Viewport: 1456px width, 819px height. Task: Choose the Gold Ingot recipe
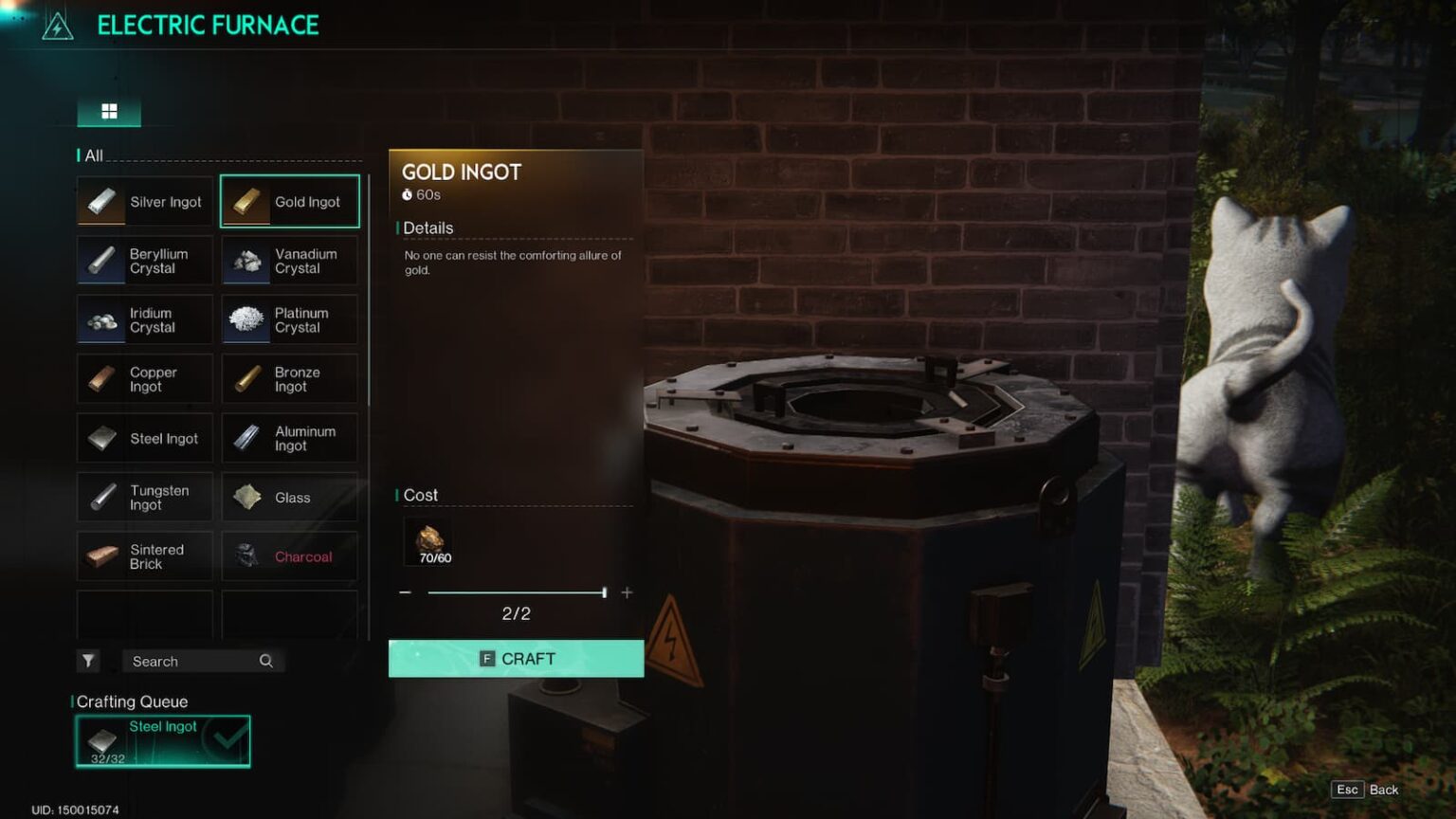tap(290, 202)
